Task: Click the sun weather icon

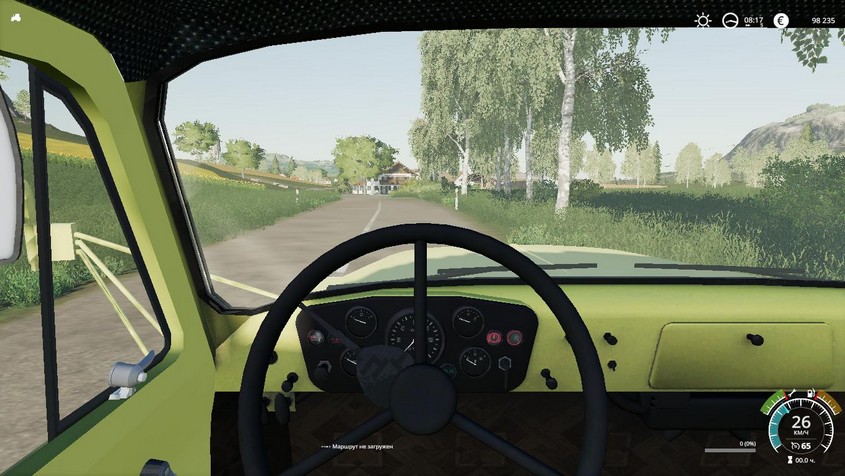Action: click(x=704, y=20)
